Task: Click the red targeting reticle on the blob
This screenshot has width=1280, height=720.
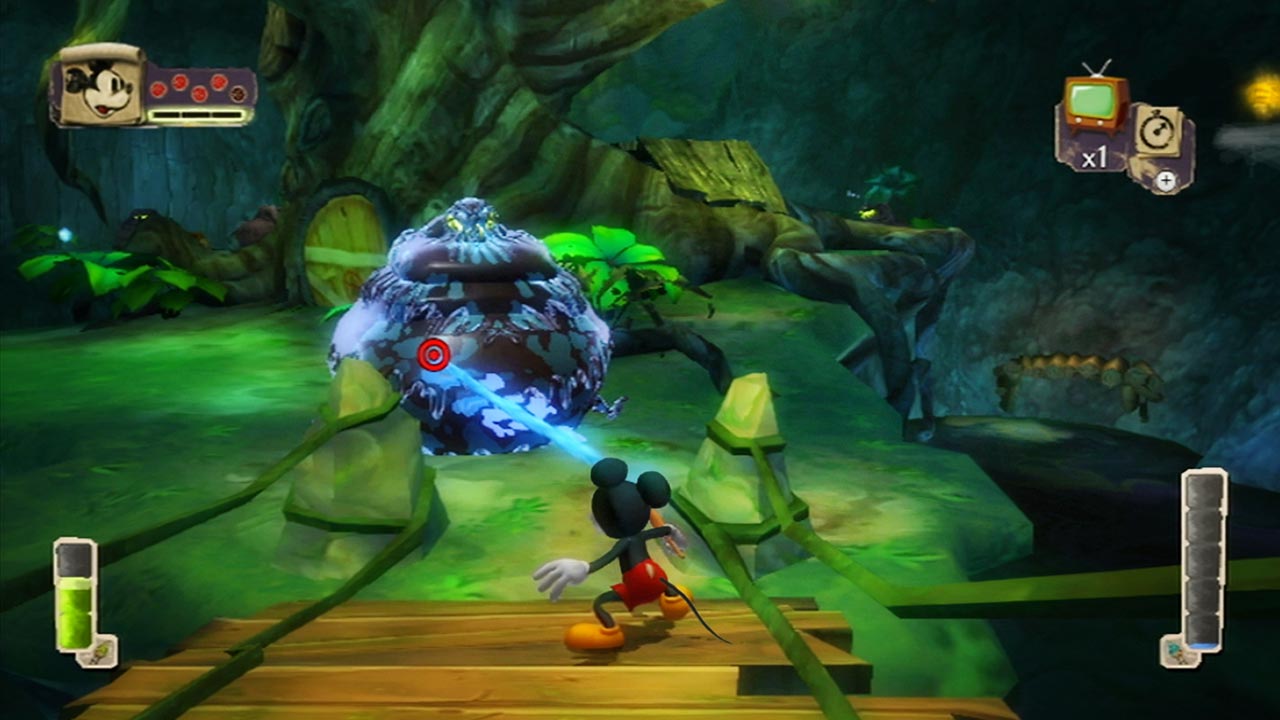Action: [x=432, y=355]
